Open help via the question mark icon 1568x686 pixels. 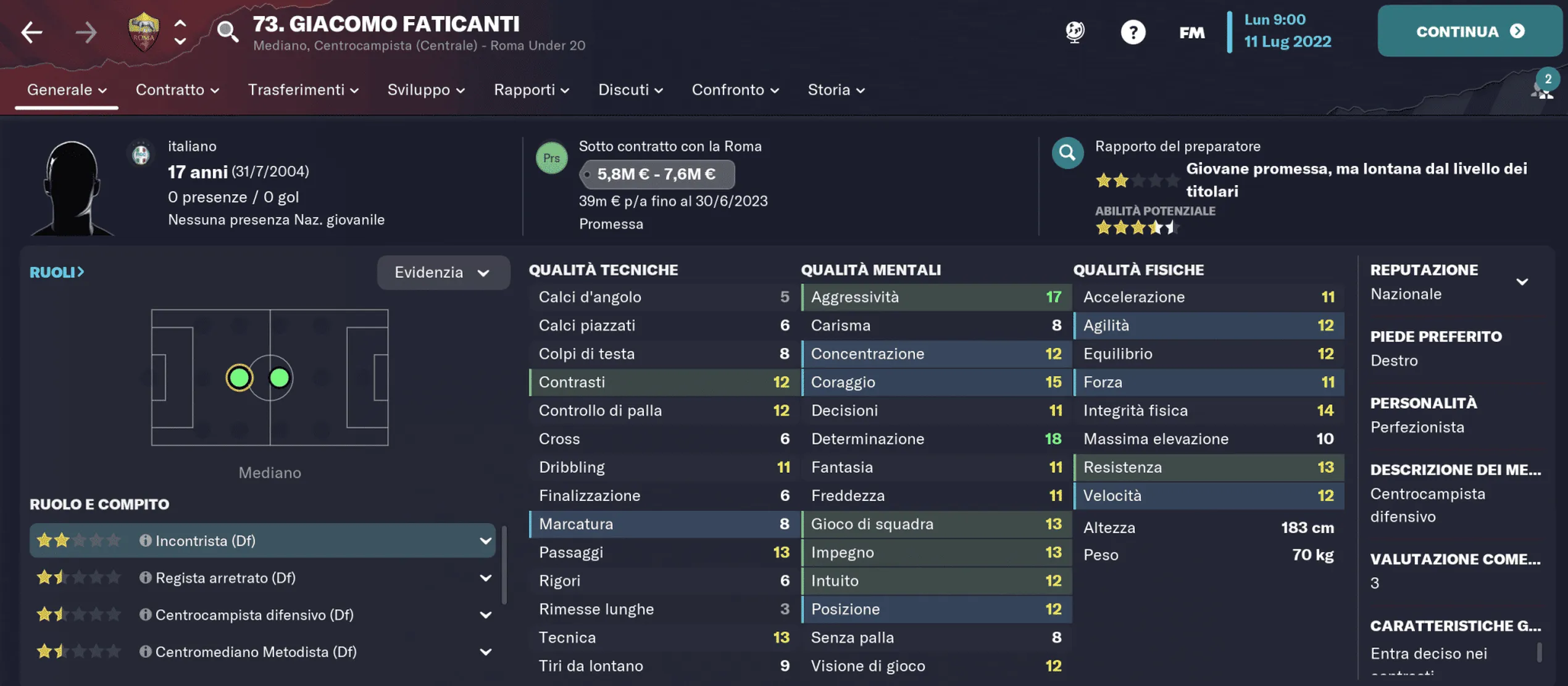tap(1133, 31)
